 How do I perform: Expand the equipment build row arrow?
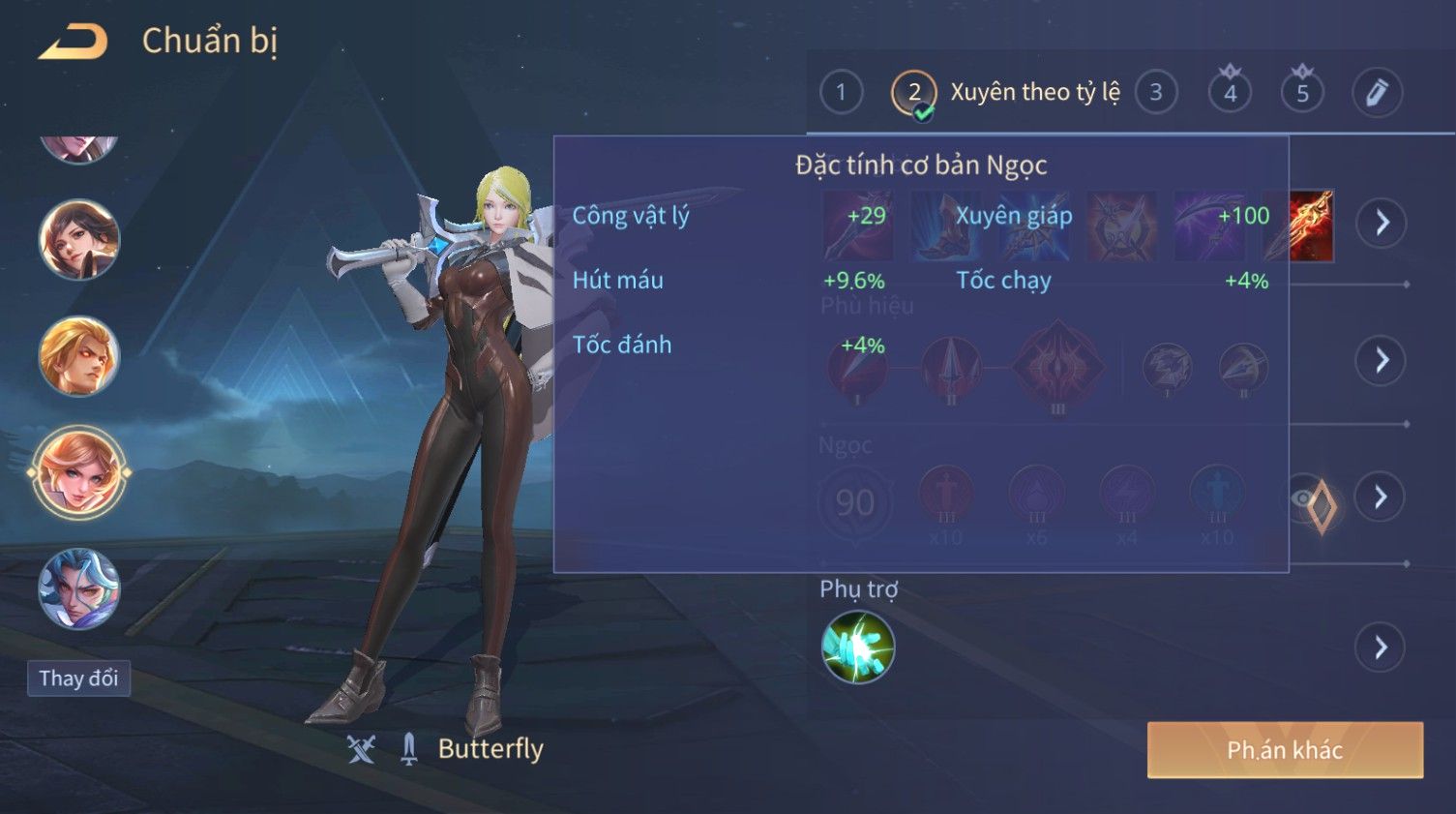click(1381, 224)
